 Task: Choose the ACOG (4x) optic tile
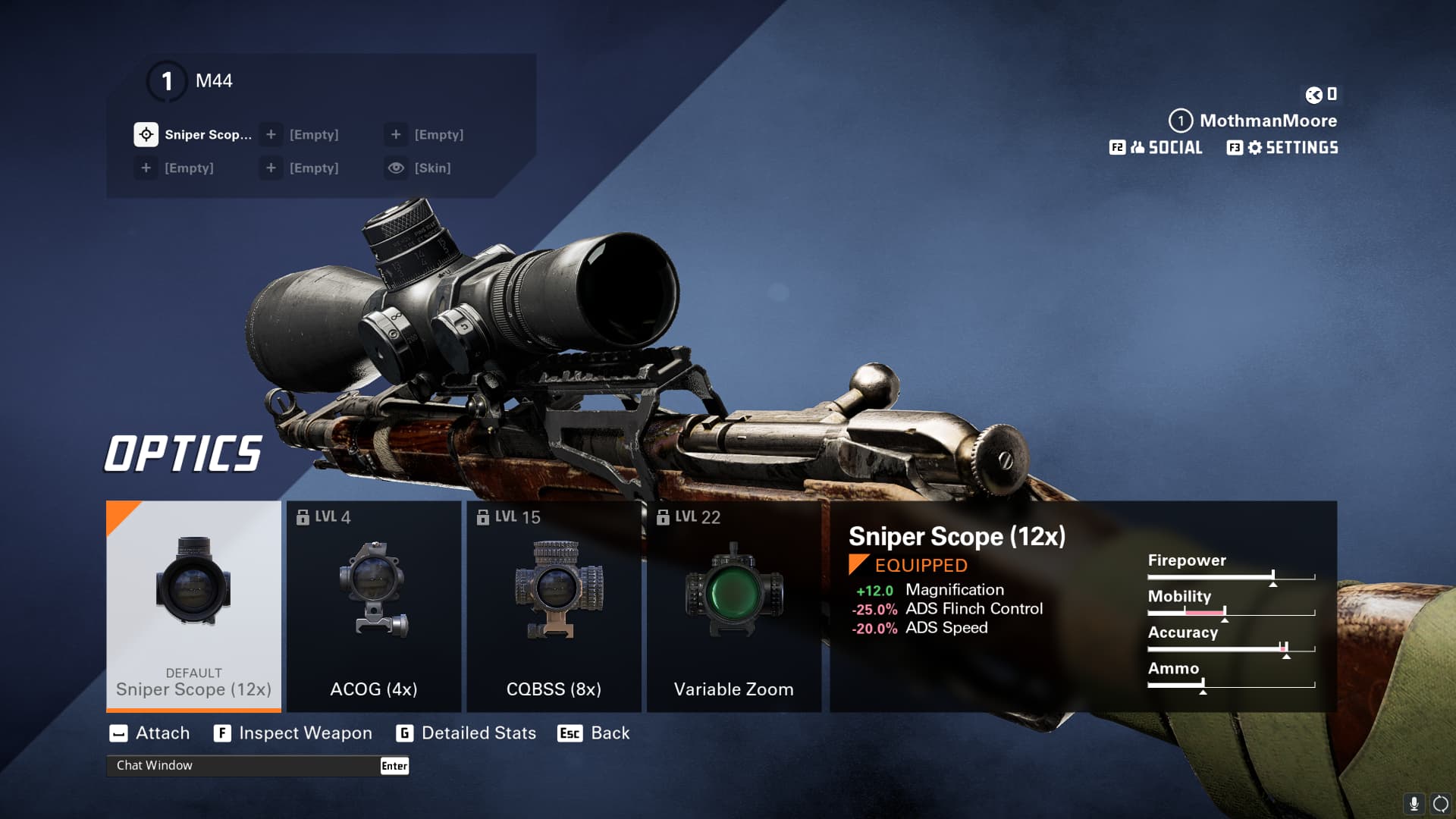click(374, 605)
